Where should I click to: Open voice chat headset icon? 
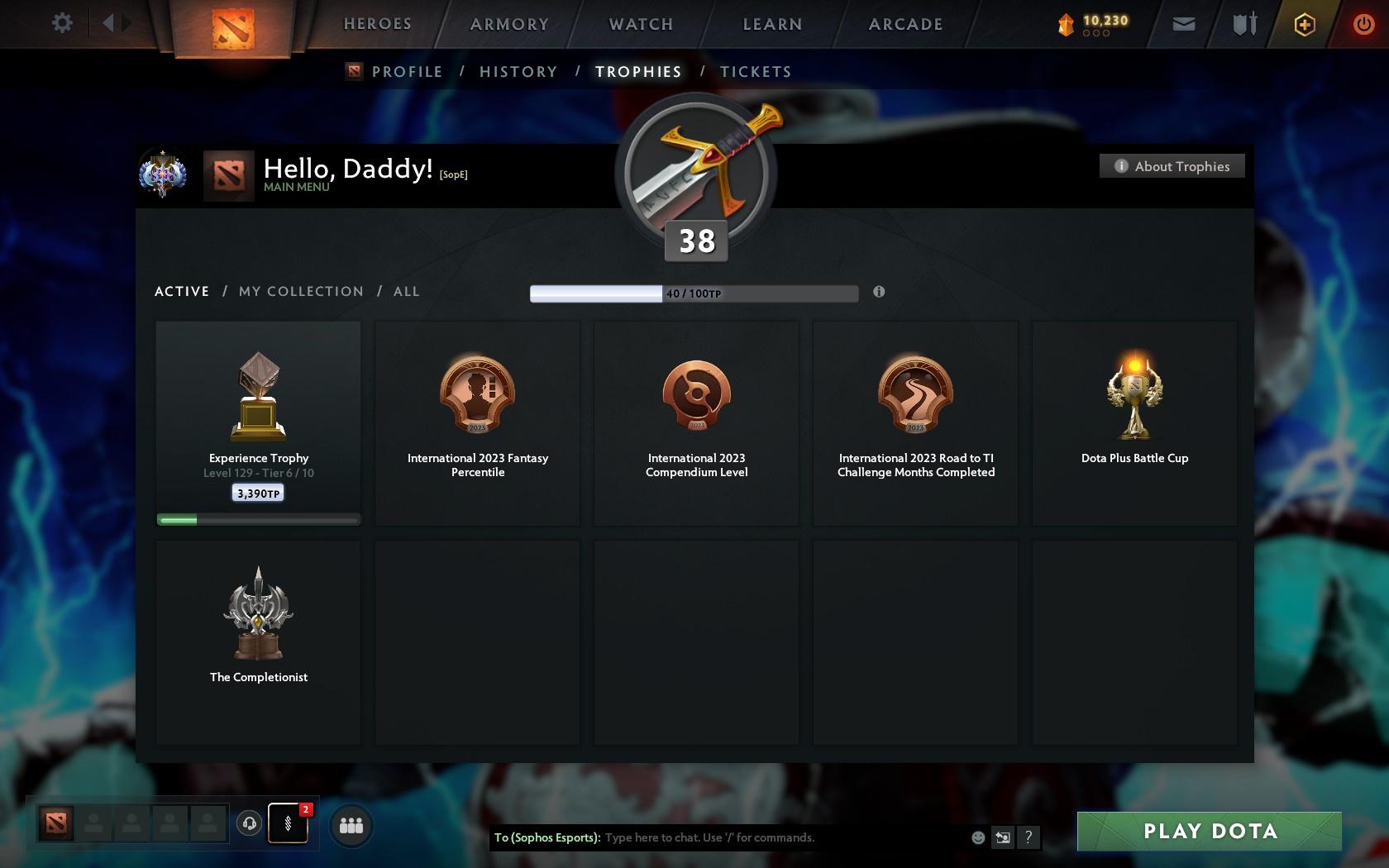tap(250, 823)
